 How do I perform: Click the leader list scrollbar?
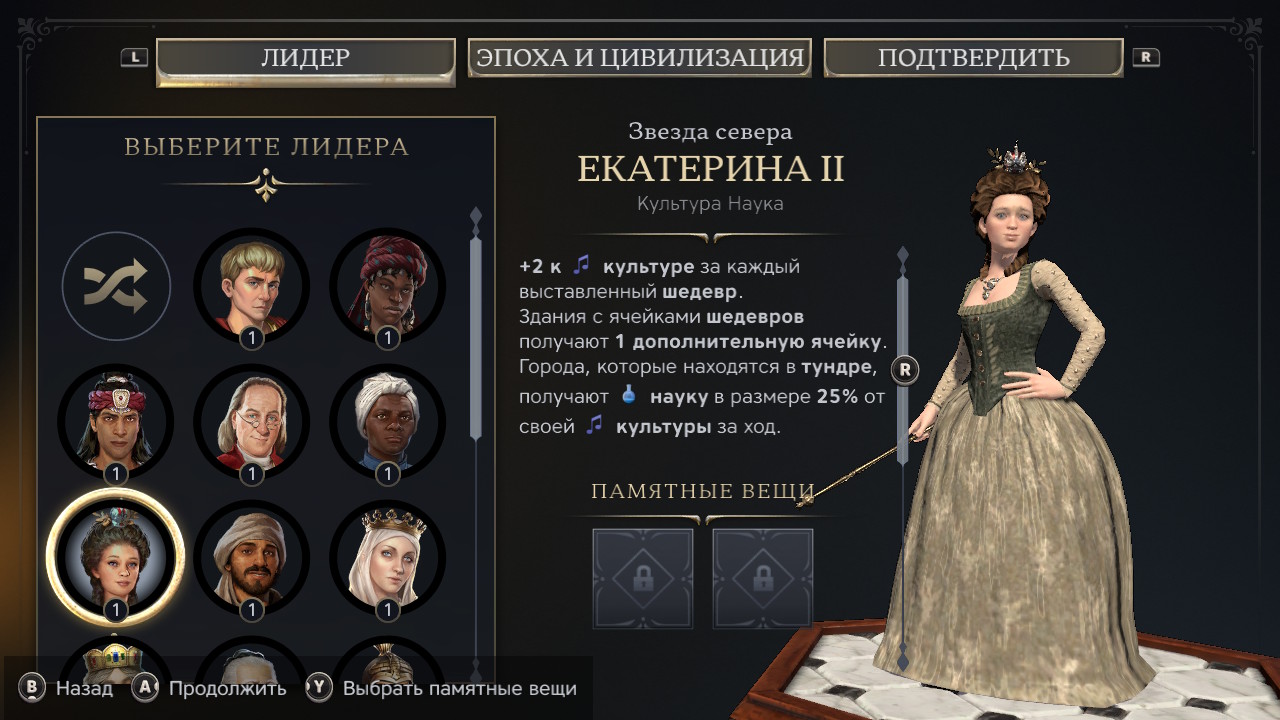(x=476, y=330)
